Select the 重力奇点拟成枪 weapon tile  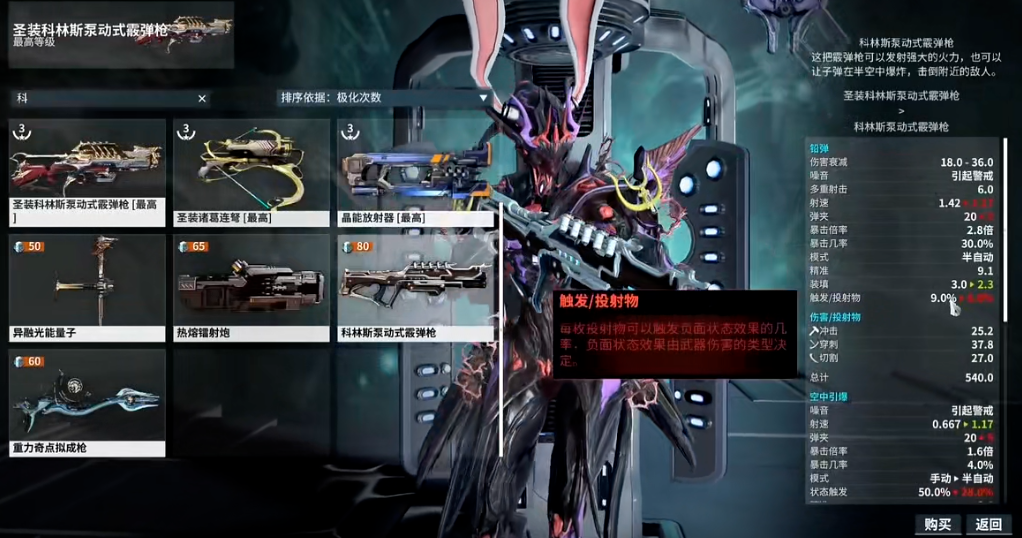point(87,401)
